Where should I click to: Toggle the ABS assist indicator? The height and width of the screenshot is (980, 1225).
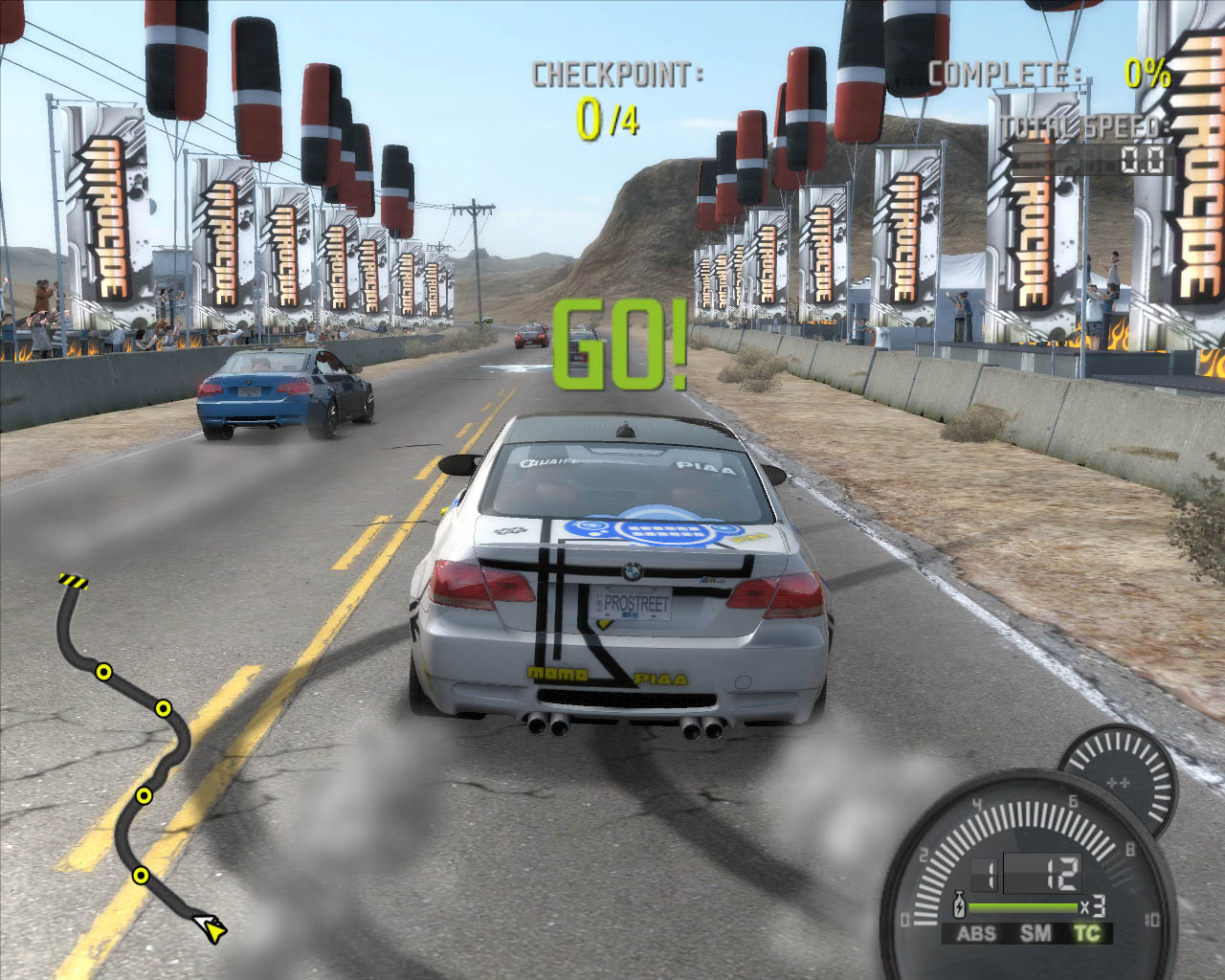[976, 933]
